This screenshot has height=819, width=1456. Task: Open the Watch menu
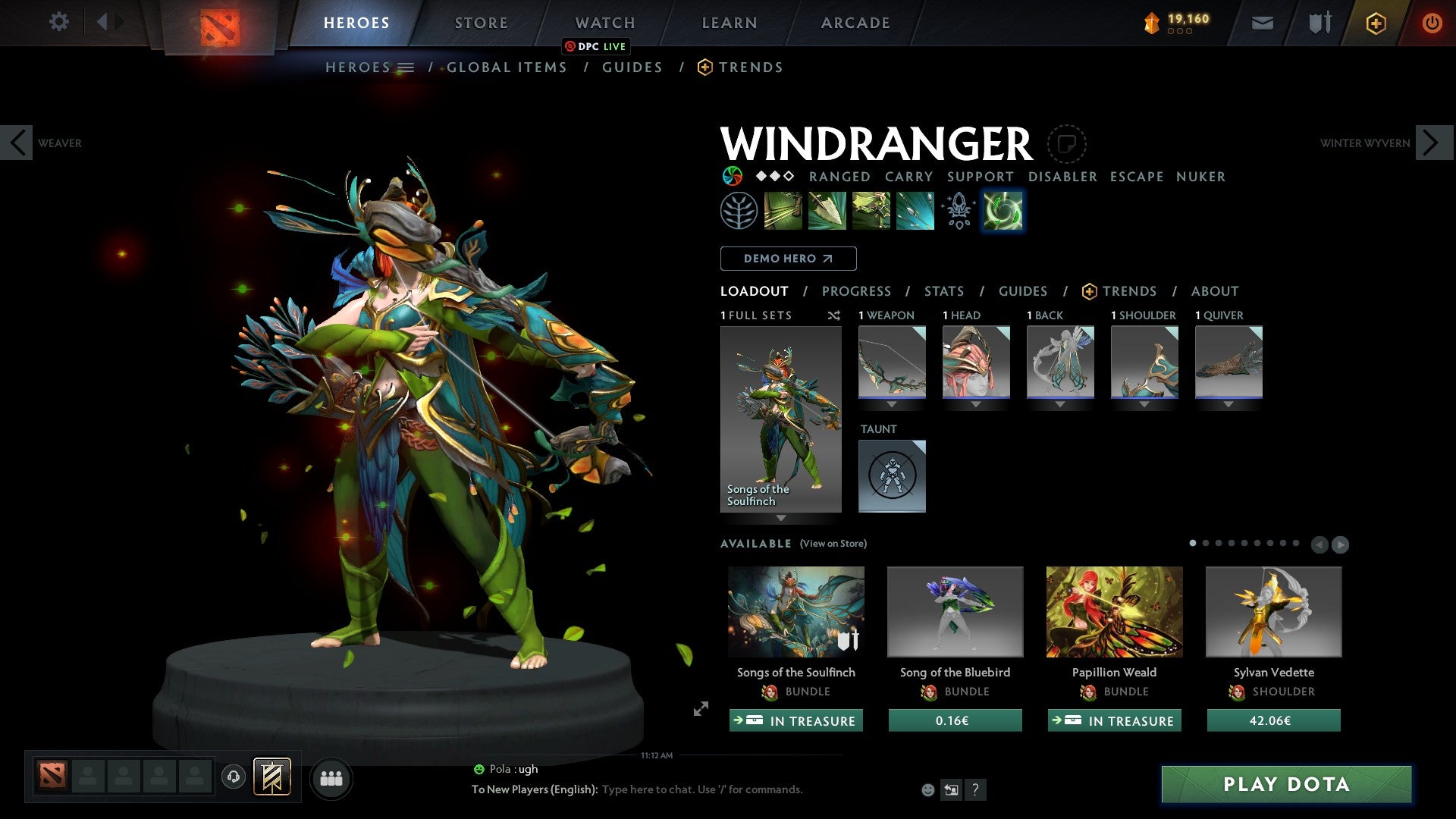(604, 23)
